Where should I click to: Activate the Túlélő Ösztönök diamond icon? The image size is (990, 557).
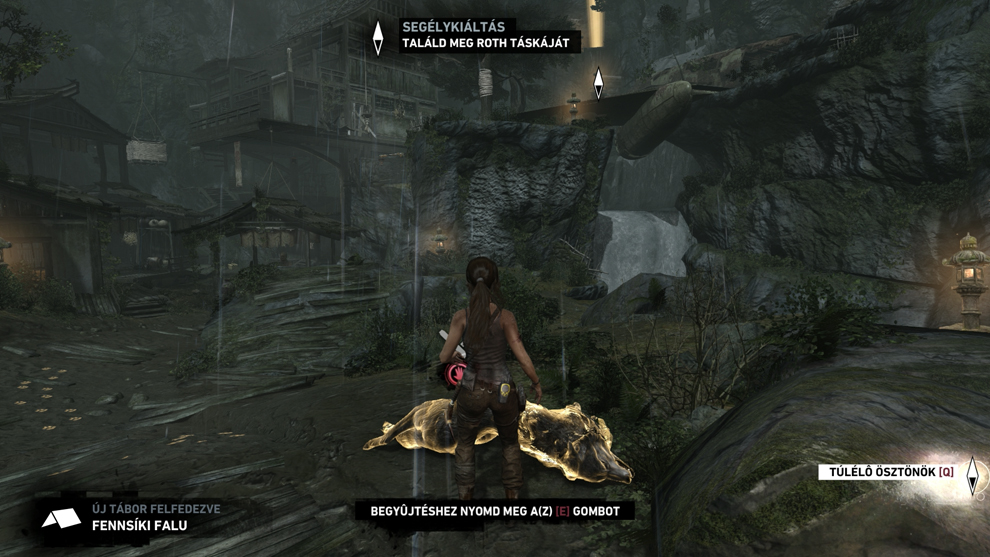coord(972,476)
